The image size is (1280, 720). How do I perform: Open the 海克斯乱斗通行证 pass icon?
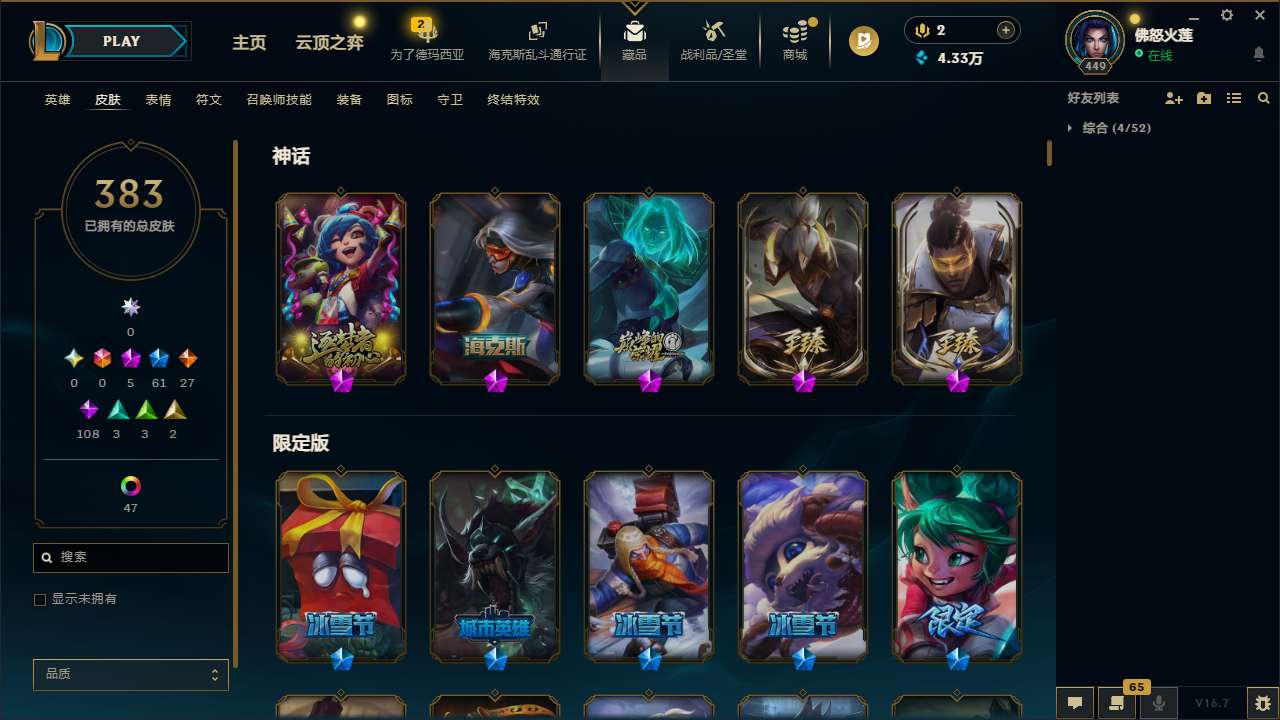[x=538, y=33]
